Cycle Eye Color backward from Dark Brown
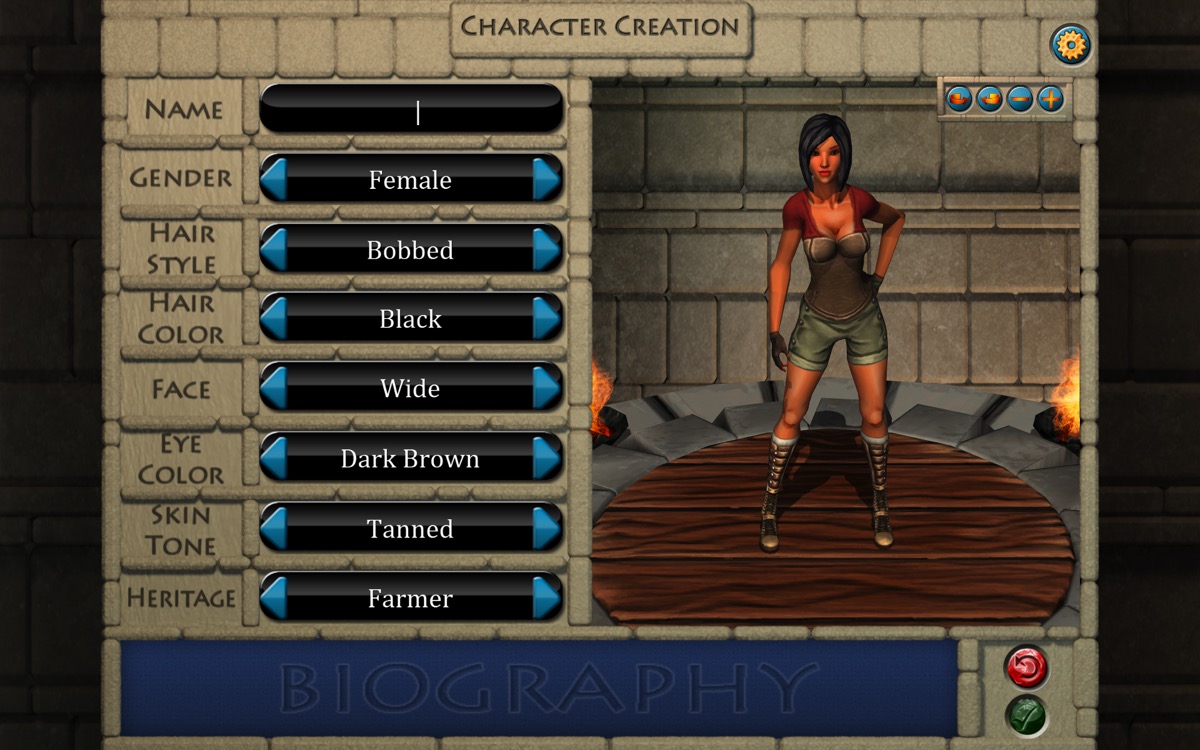This screenshot has width=1200, height=750. (x=275, y=458)
